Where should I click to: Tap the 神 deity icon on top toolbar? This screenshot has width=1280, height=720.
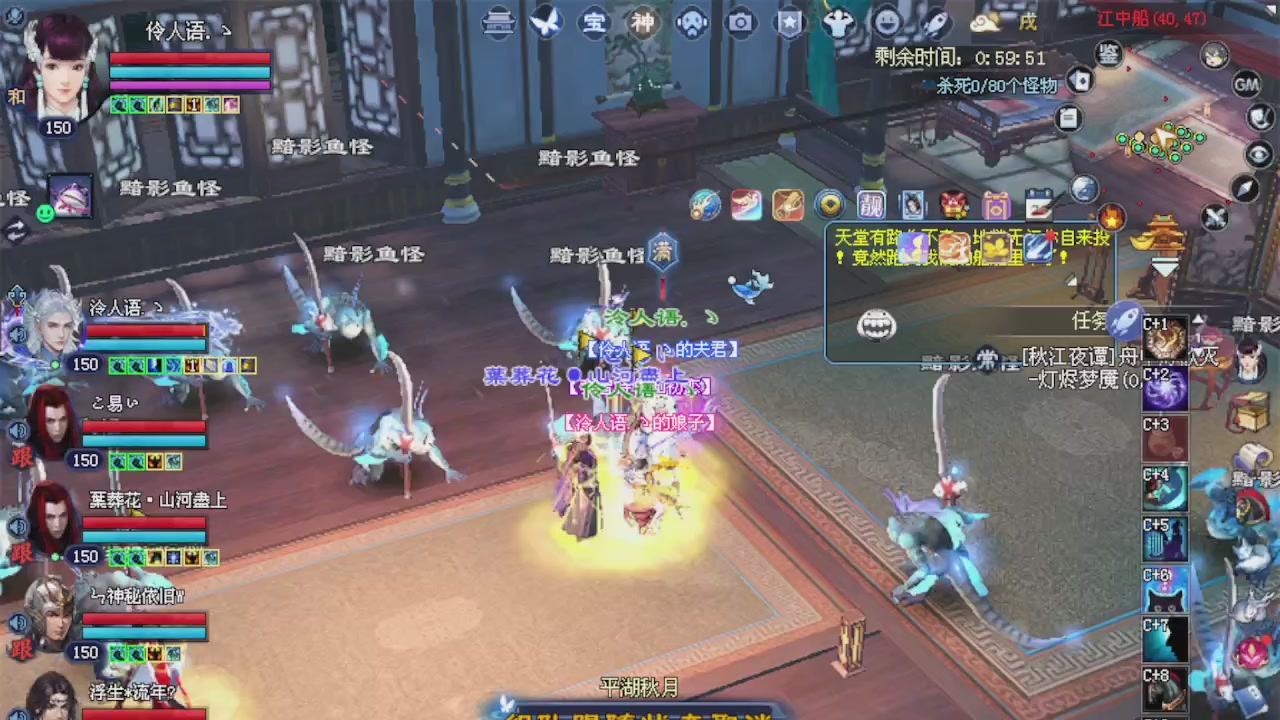(x=643, y=21)
